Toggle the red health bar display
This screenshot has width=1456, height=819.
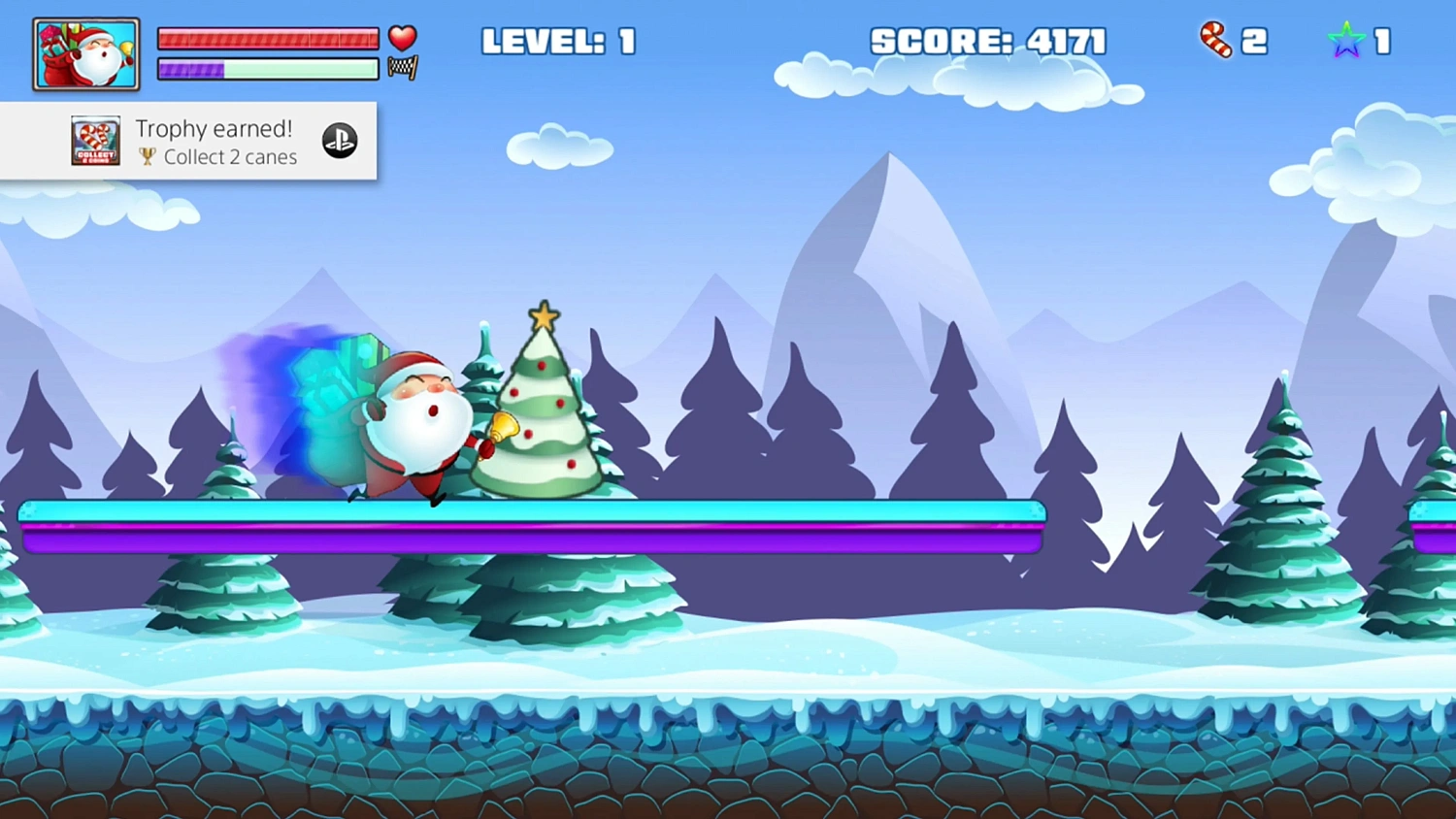click(x=268, y=39)
